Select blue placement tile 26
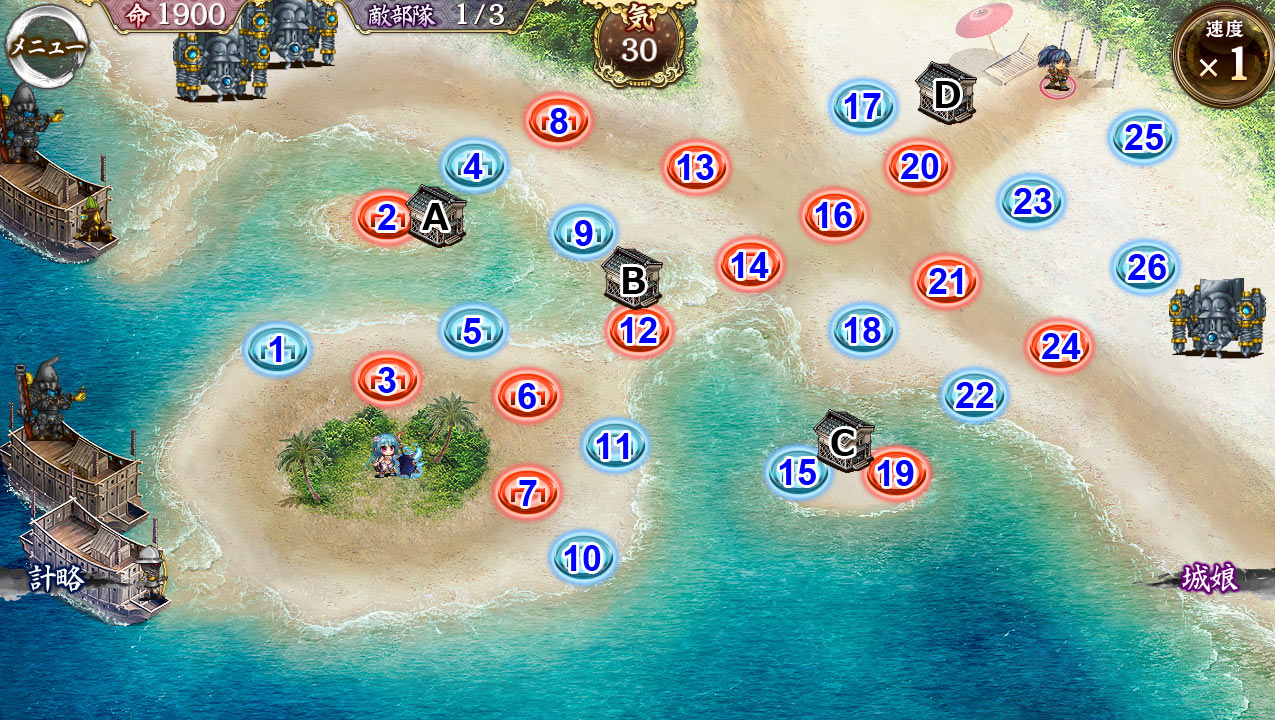1275x720 pixels. 1146,267
